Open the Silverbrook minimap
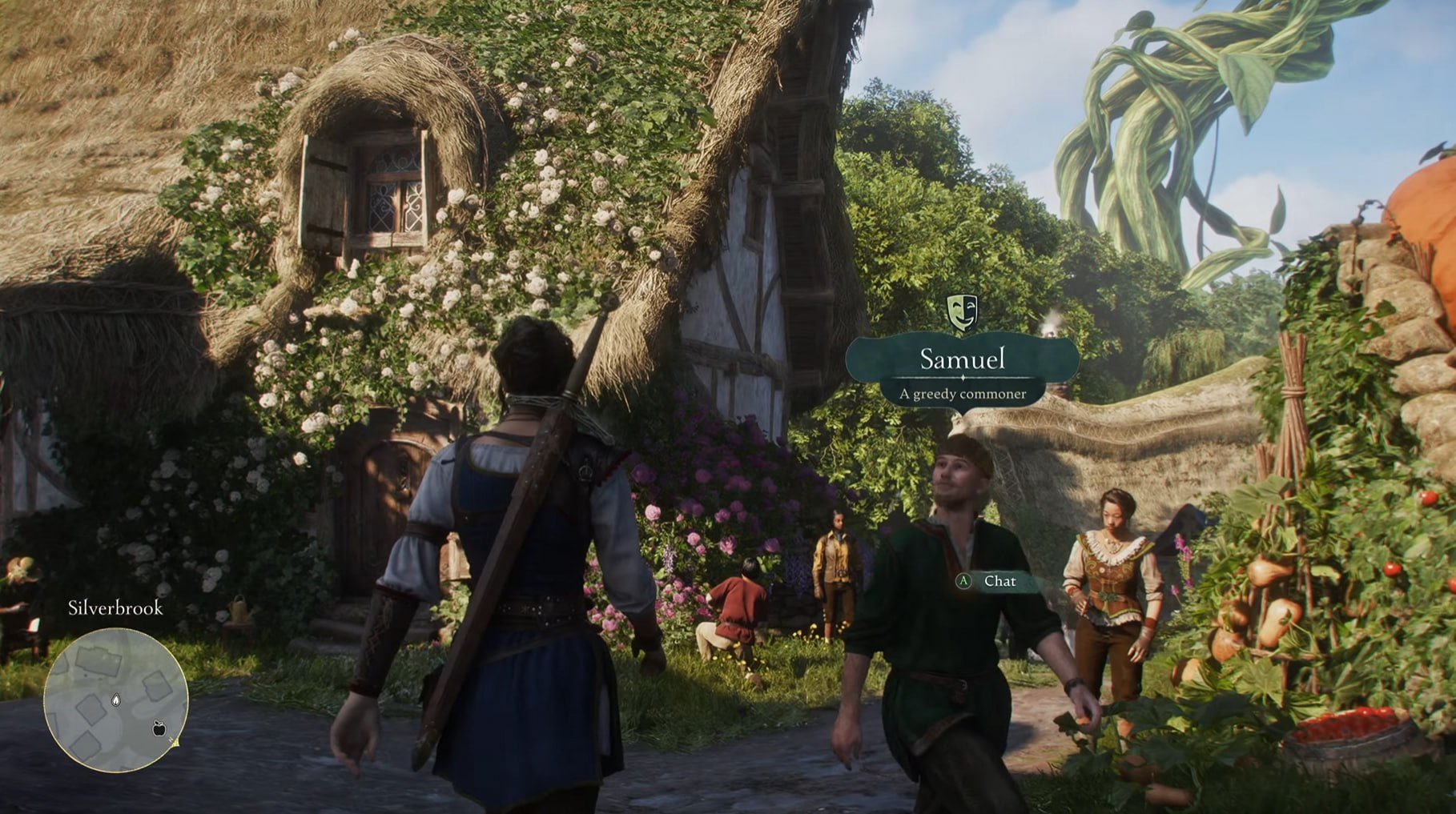1456x814 pixels. pyautogui.click(x=115, y=700)
